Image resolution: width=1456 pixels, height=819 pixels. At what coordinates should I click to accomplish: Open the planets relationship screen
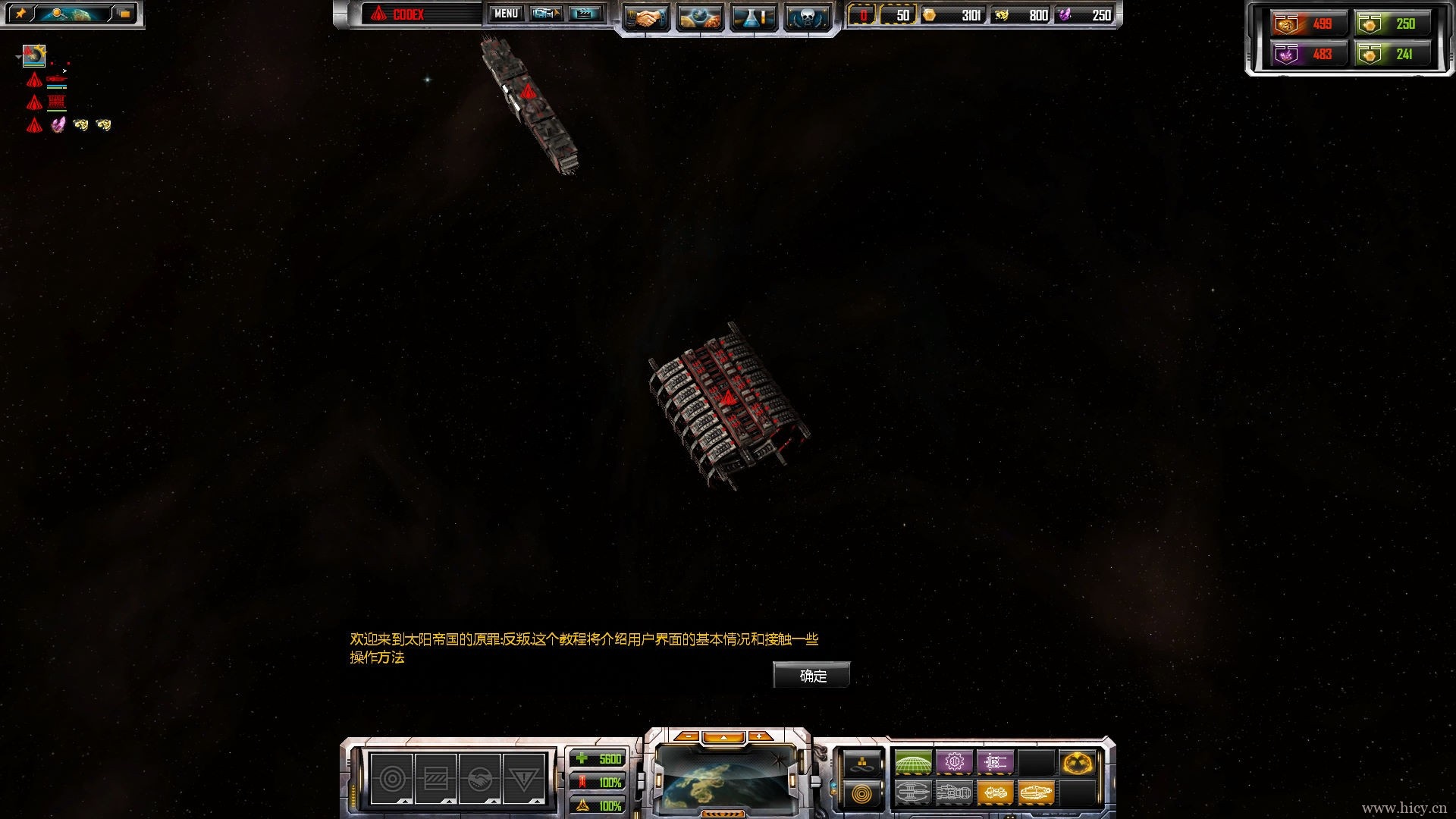click(x=699, y=18)
